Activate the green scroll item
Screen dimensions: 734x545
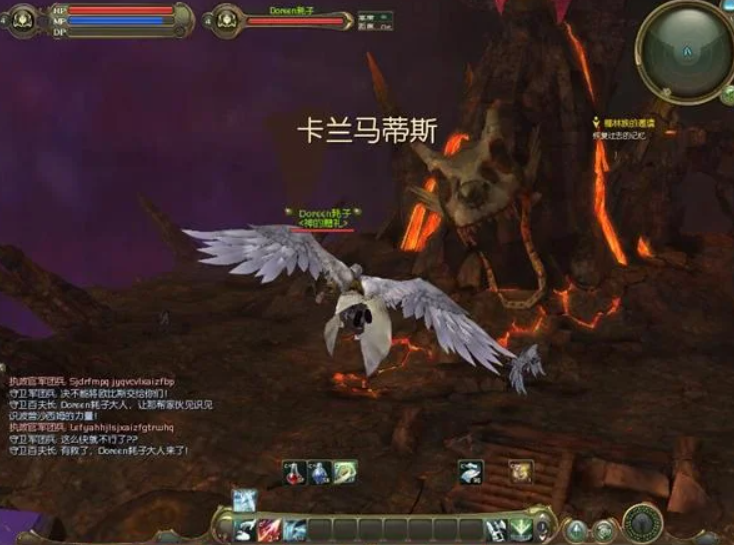pos(345,472)
